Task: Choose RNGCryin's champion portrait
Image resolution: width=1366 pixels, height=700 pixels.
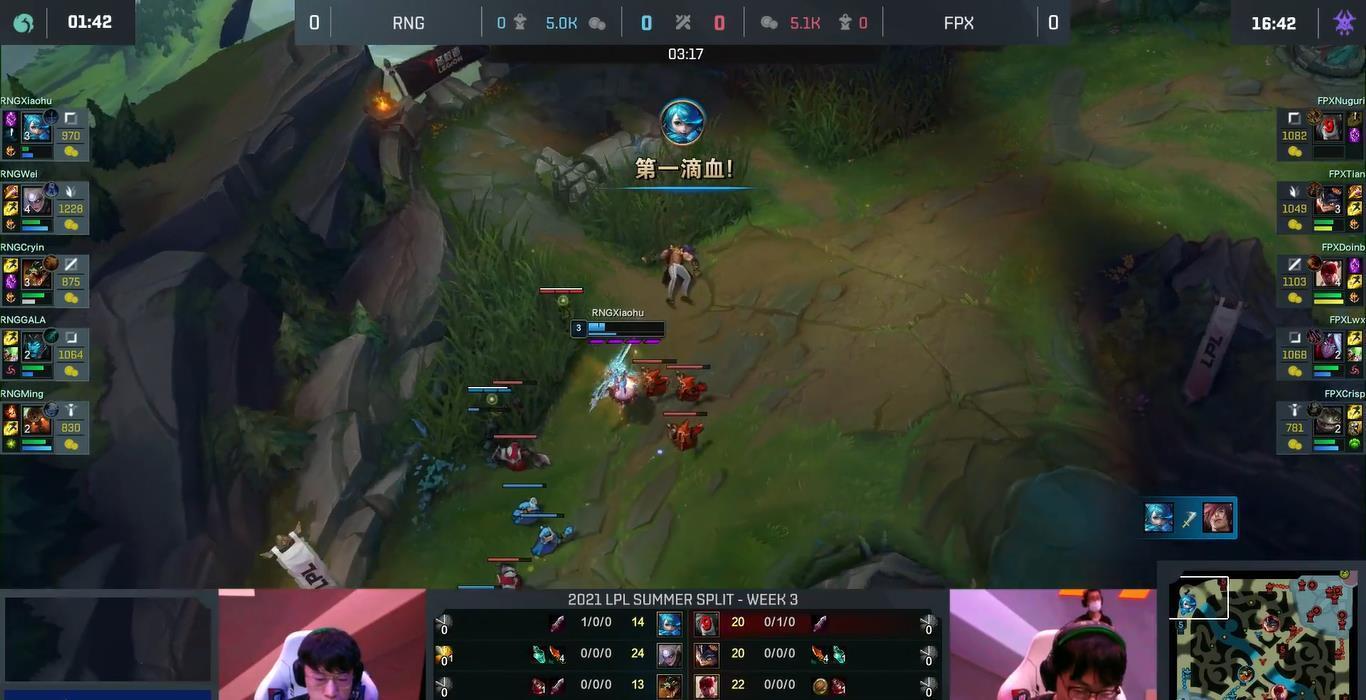Action: tap(36, 273)
